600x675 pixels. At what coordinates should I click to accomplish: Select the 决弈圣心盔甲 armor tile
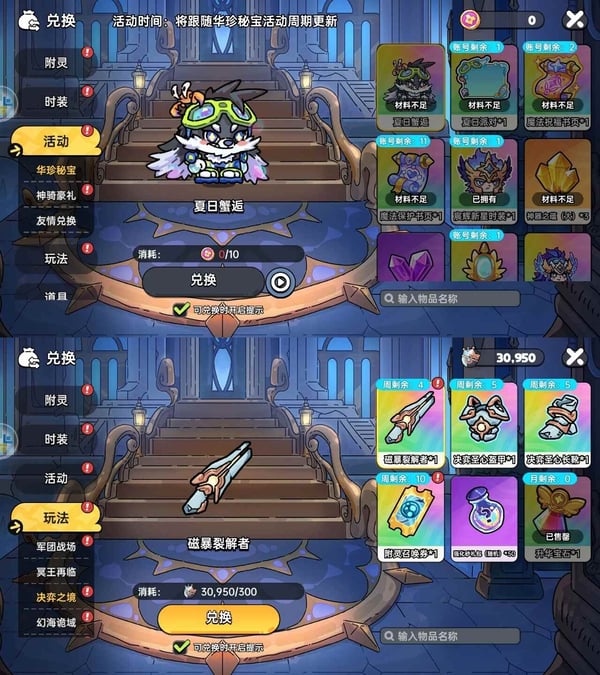click(483, 423)
